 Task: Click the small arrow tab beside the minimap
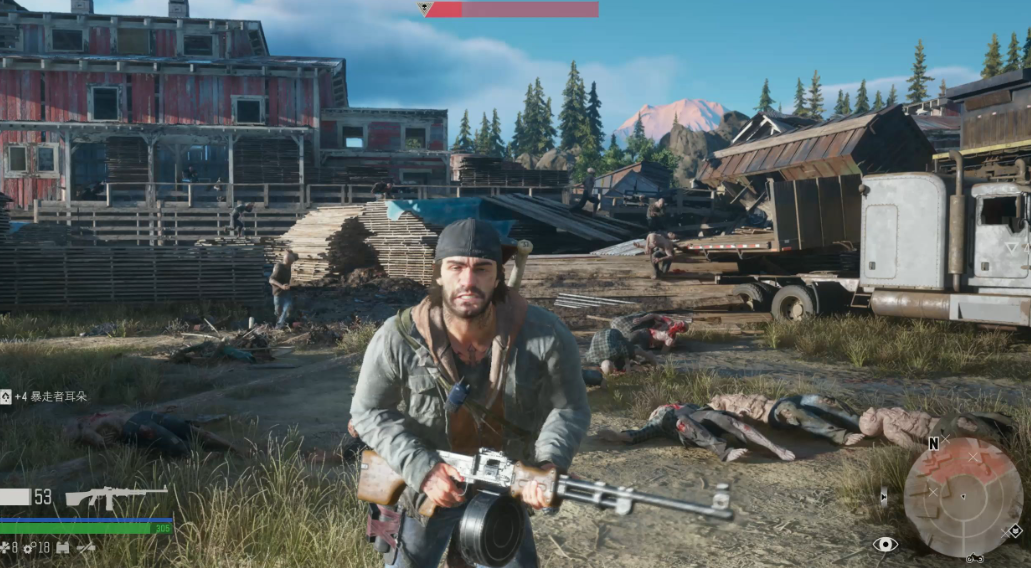point(884,495)
